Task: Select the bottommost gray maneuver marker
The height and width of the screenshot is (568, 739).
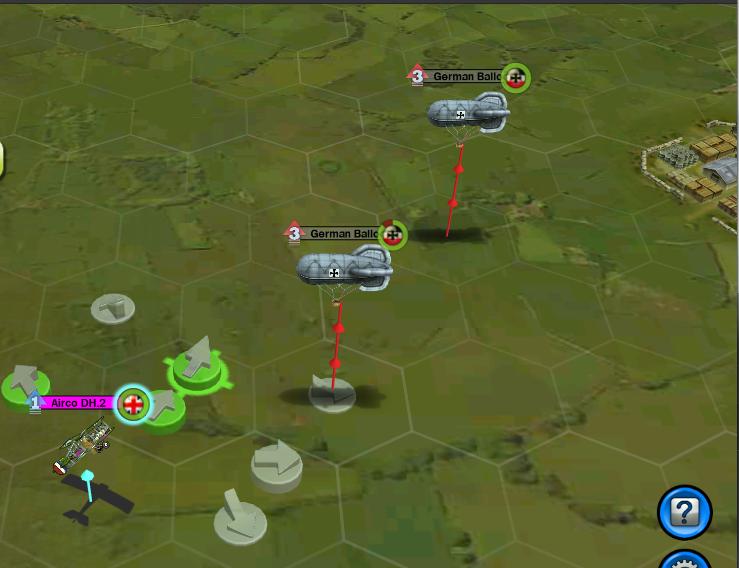Action: [x=240, y=520]
